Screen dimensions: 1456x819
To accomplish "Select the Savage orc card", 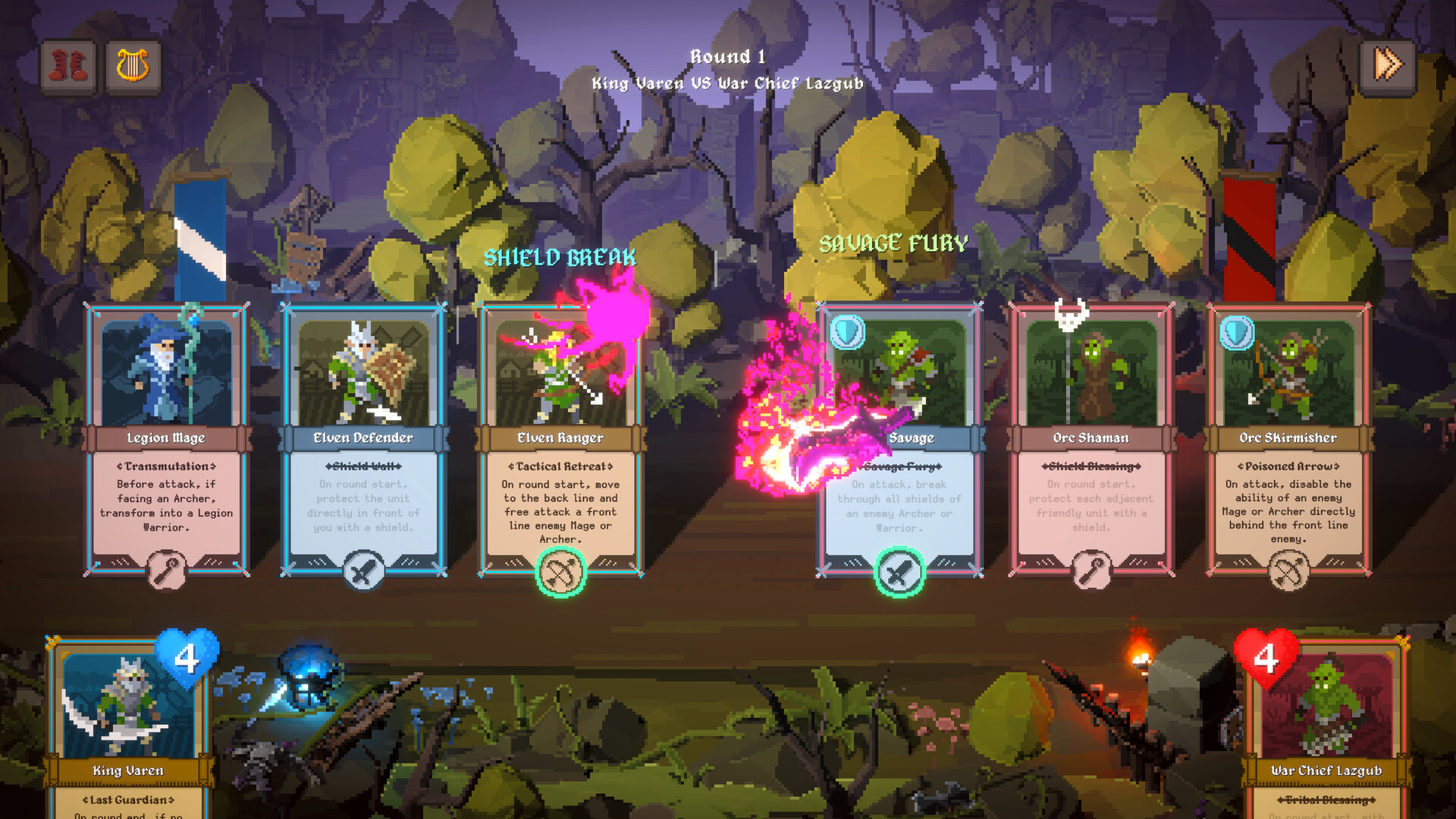I will 899,440.
